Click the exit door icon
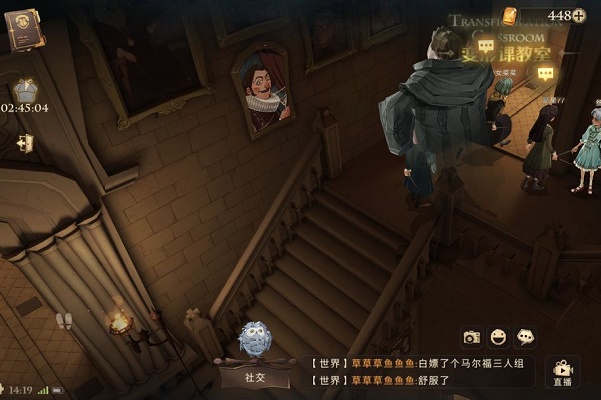 (24, 143)
